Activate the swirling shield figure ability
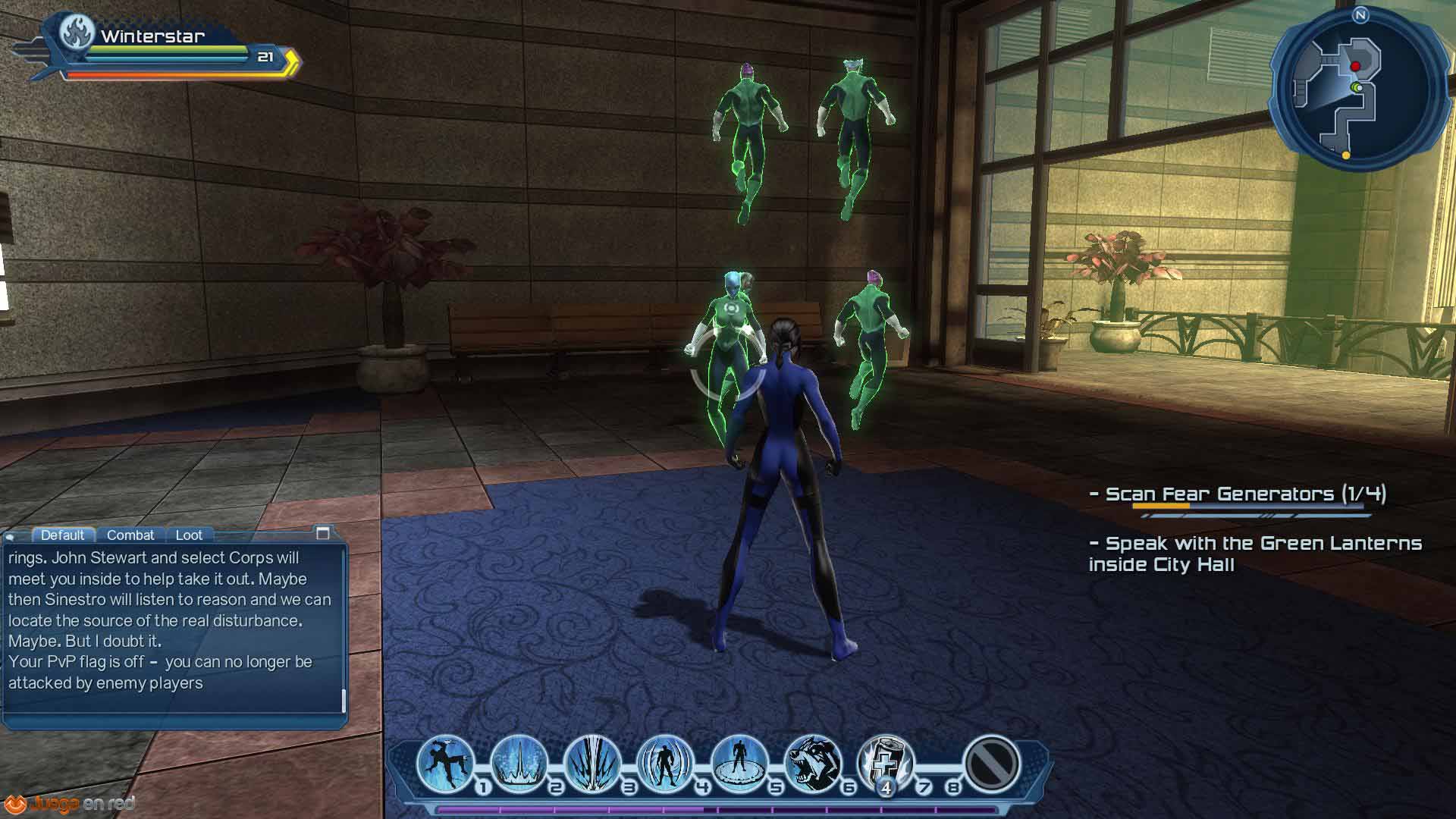Viewport: 1456px width, 819px height. [x=665, y=763]
